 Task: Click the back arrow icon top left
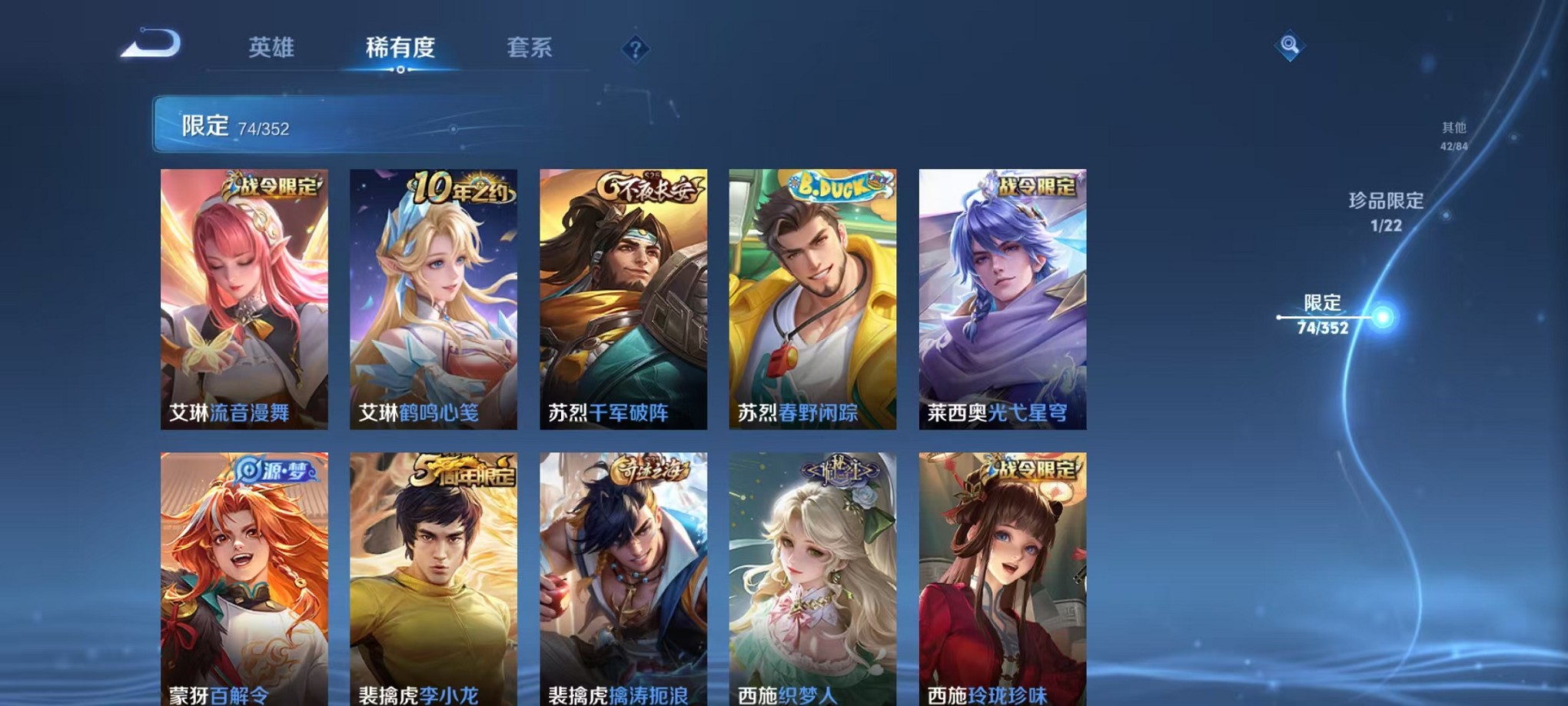coord(150,48)
